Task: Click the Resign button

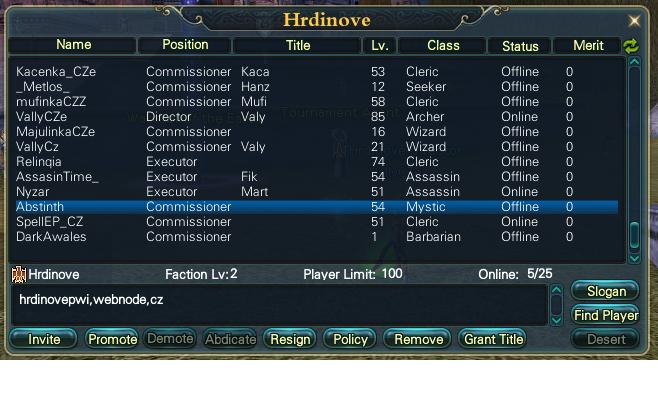Action: click(290, 339)
